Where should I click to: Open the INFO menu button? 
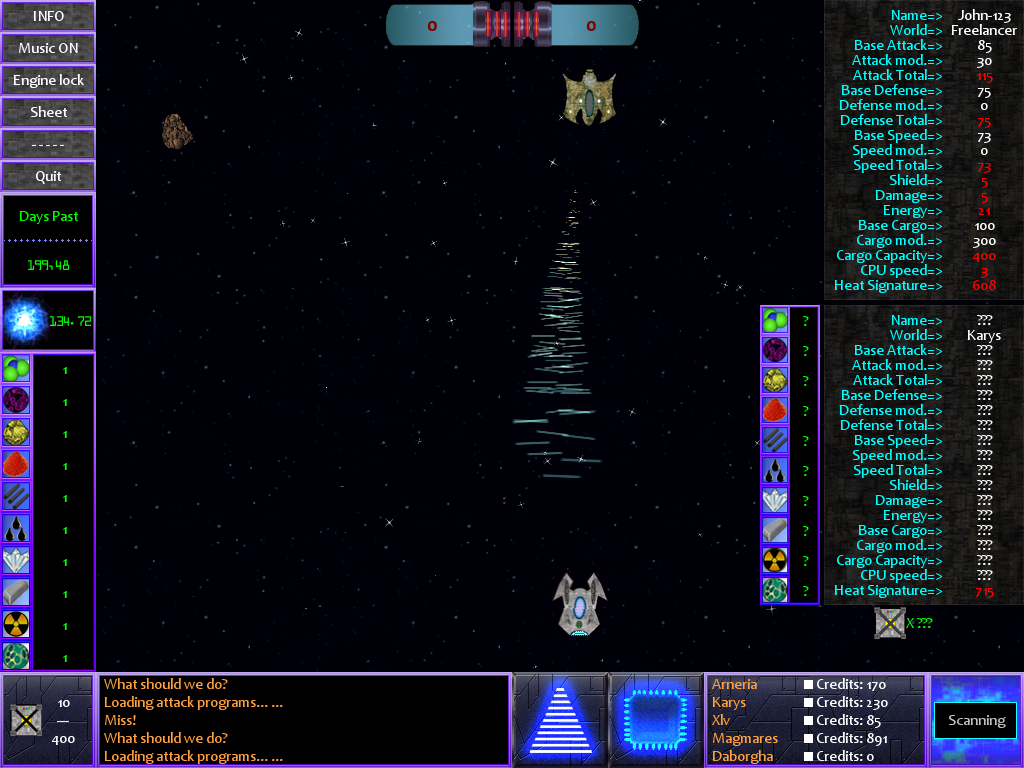(48, 16)
